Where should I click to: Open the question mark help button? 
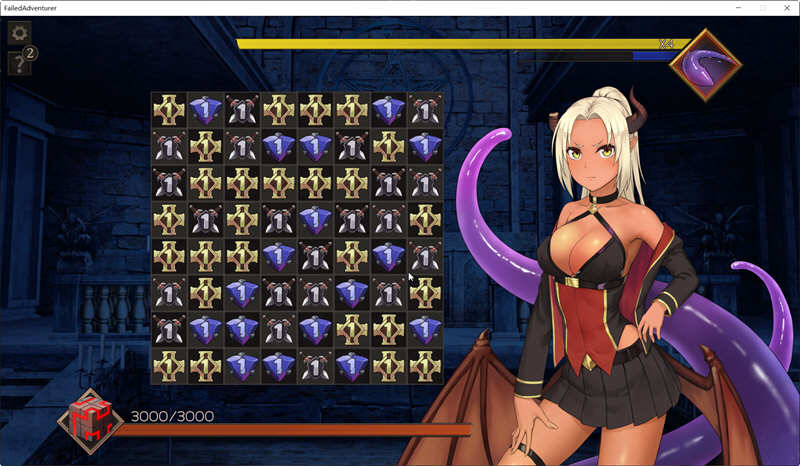click(x=19, y=64)
